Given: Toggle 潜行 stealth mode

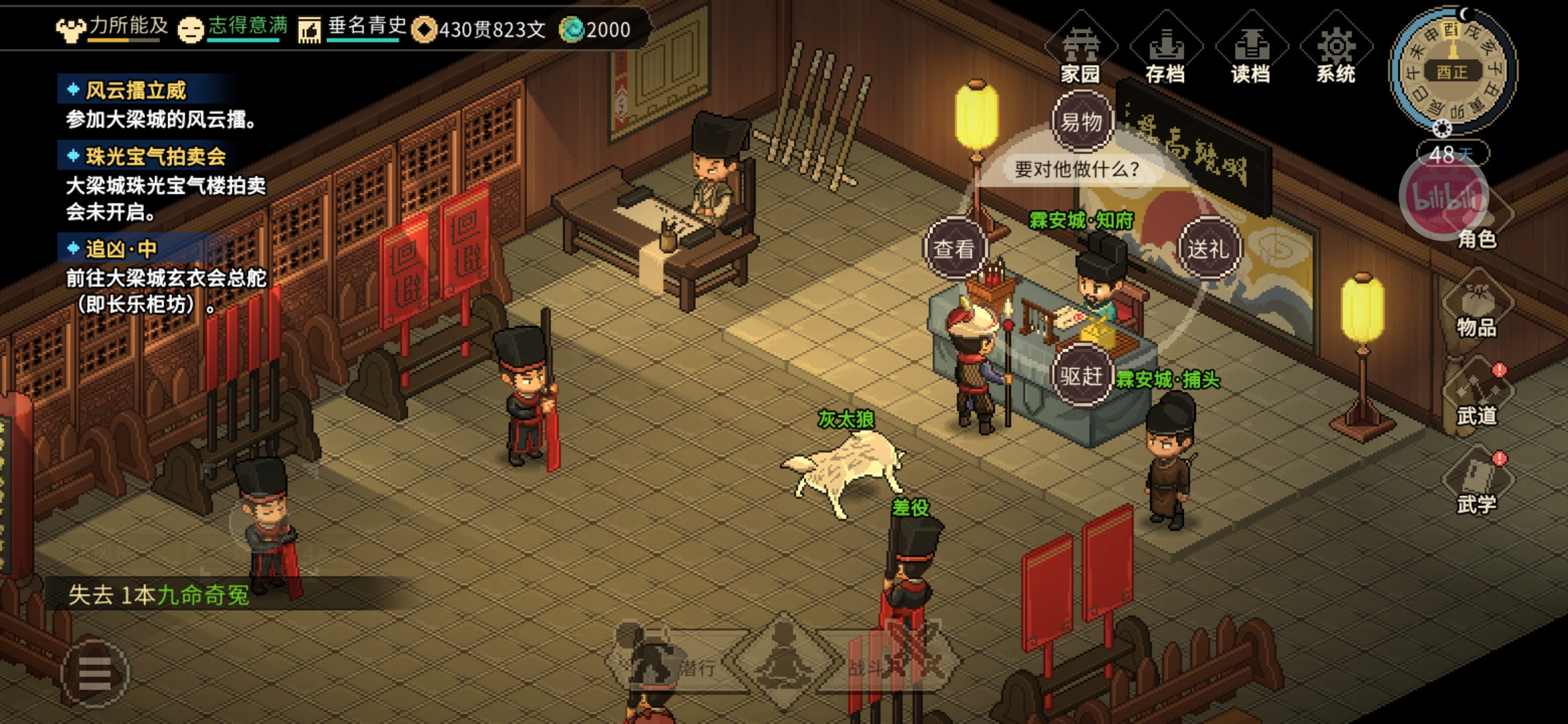Looking at the screenshot, I should 677,662.
